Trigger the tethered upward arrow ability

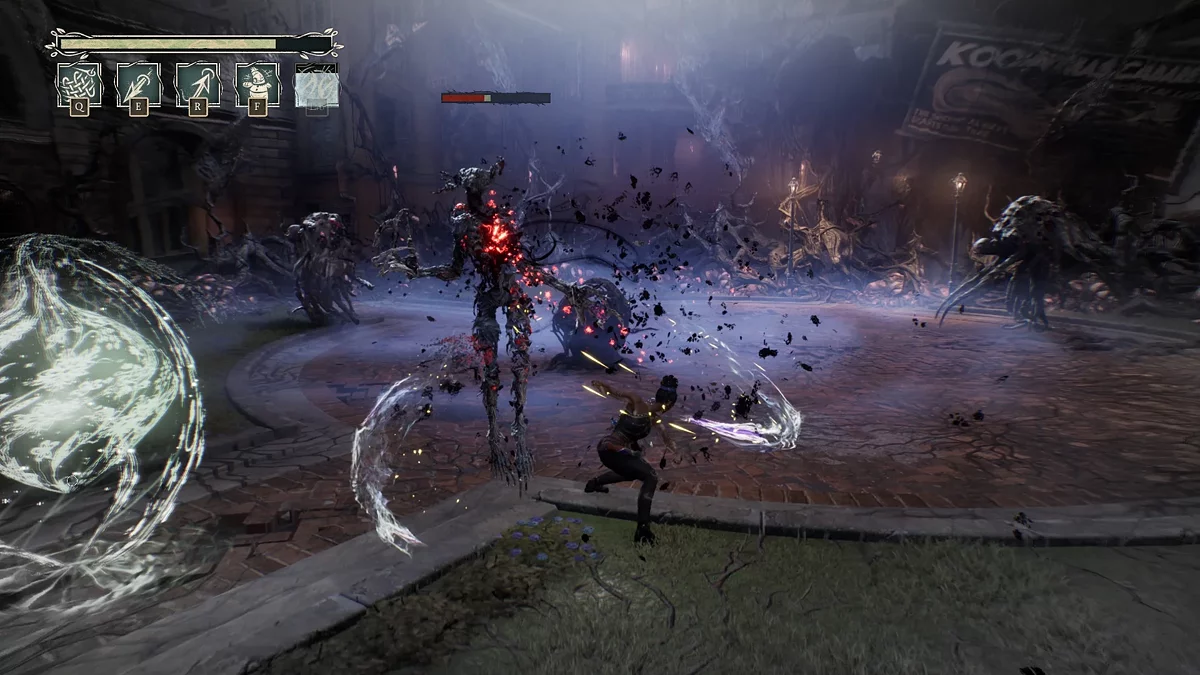click(x=198, y=84)
